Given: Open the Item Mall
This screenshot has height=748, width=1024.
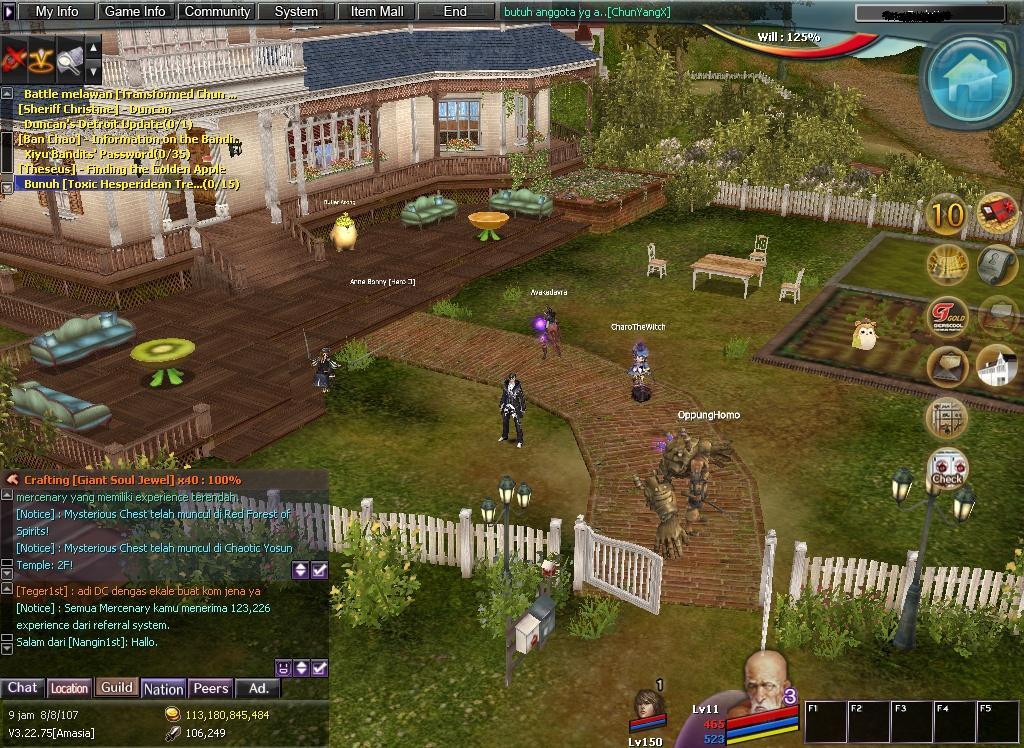Looking at the screenshot, I should point(377,12).
